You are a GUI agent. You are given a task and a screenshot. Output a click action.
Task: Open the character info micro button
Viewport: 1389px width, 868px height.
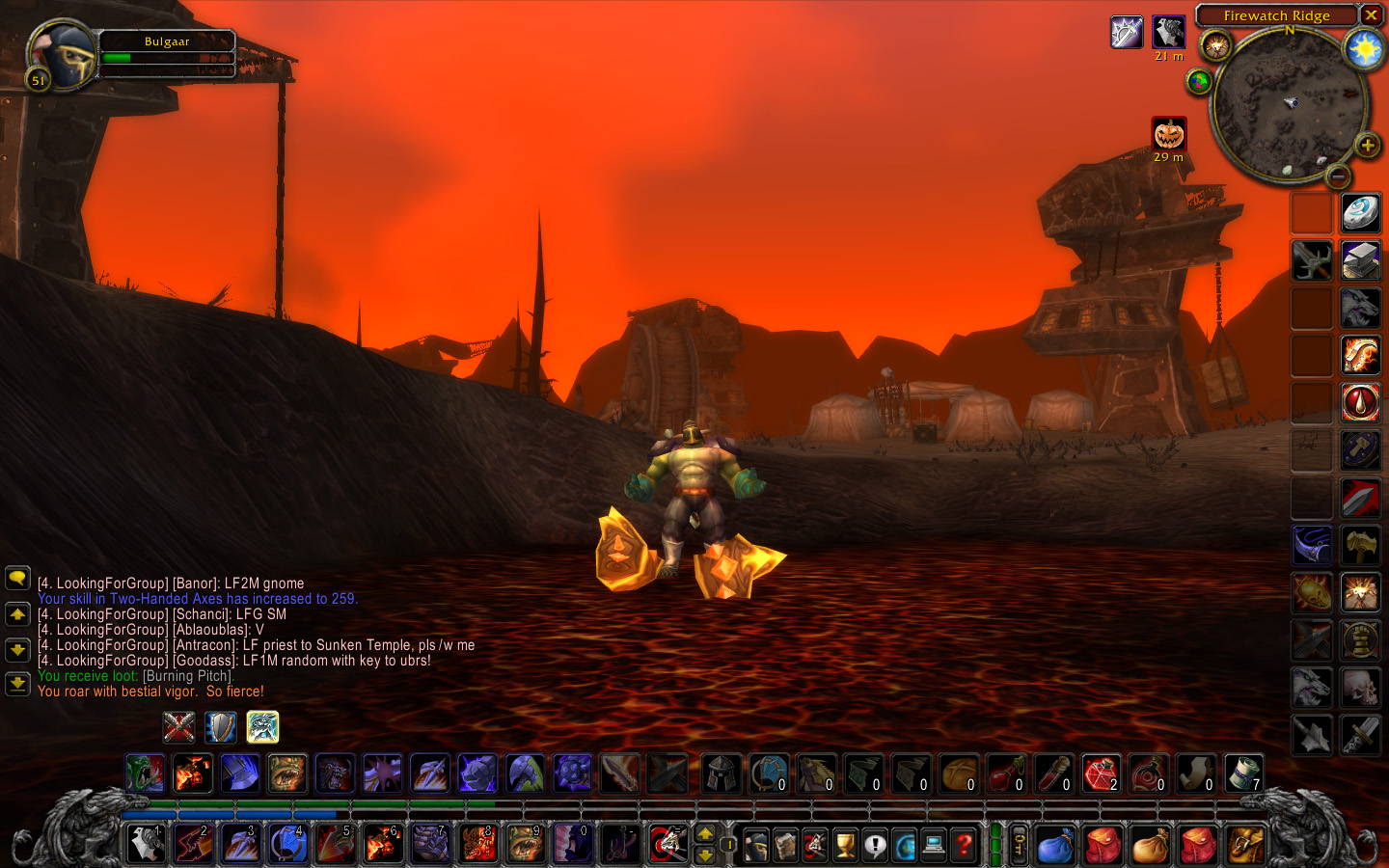[x=756, y=845]
